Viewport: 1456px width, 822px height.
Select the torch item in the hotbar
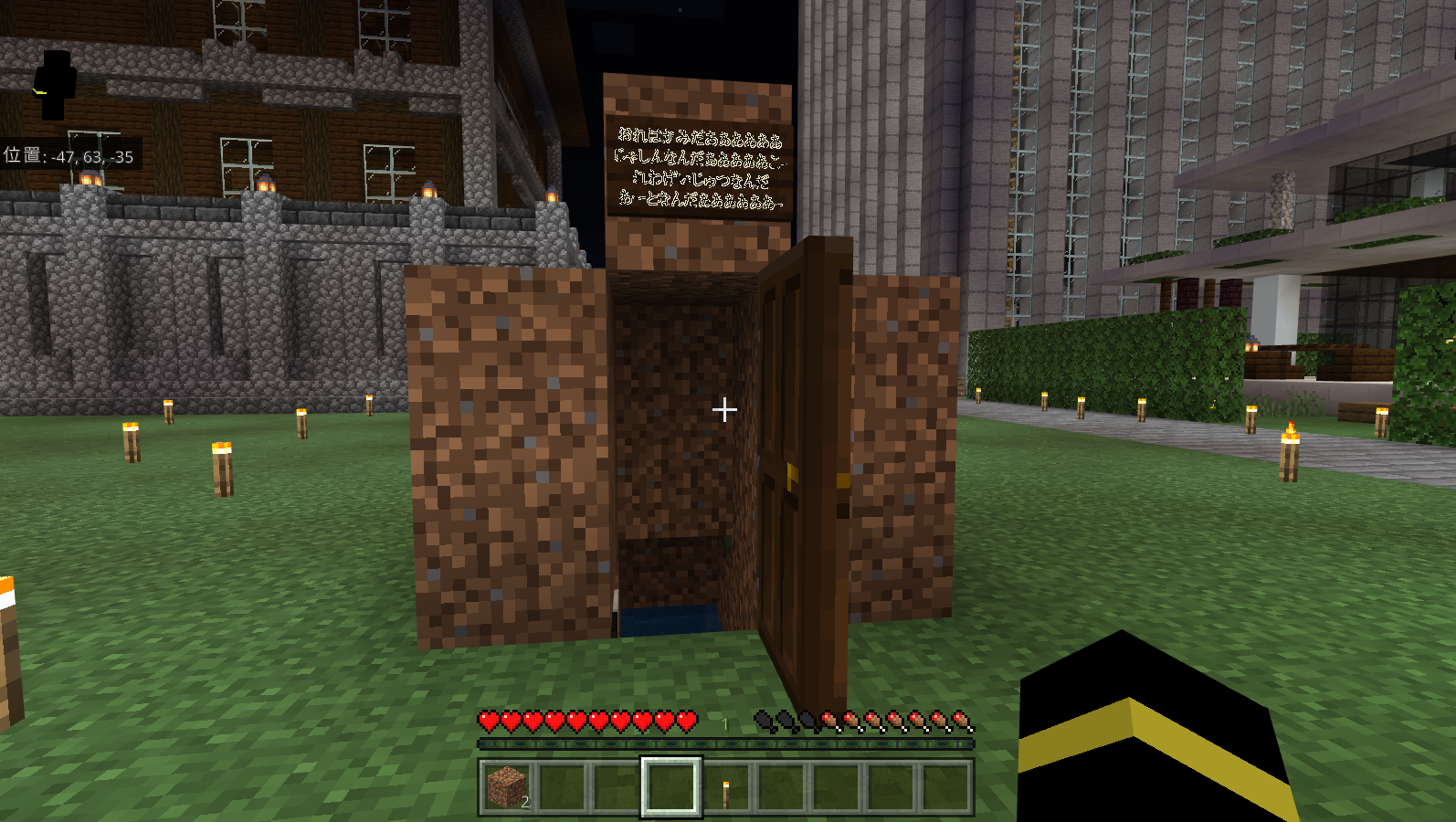coord(726,791)
